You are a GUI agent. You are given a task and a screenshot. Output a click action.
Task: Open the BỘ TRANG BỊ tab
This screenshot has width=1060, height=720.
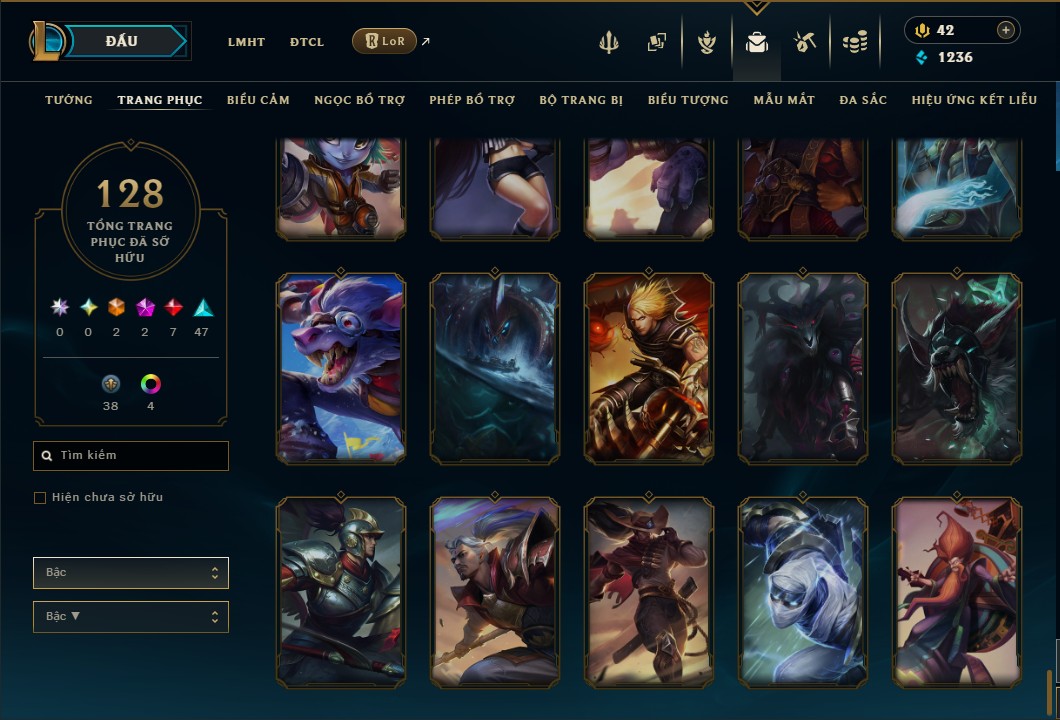(x=581, y=100)
